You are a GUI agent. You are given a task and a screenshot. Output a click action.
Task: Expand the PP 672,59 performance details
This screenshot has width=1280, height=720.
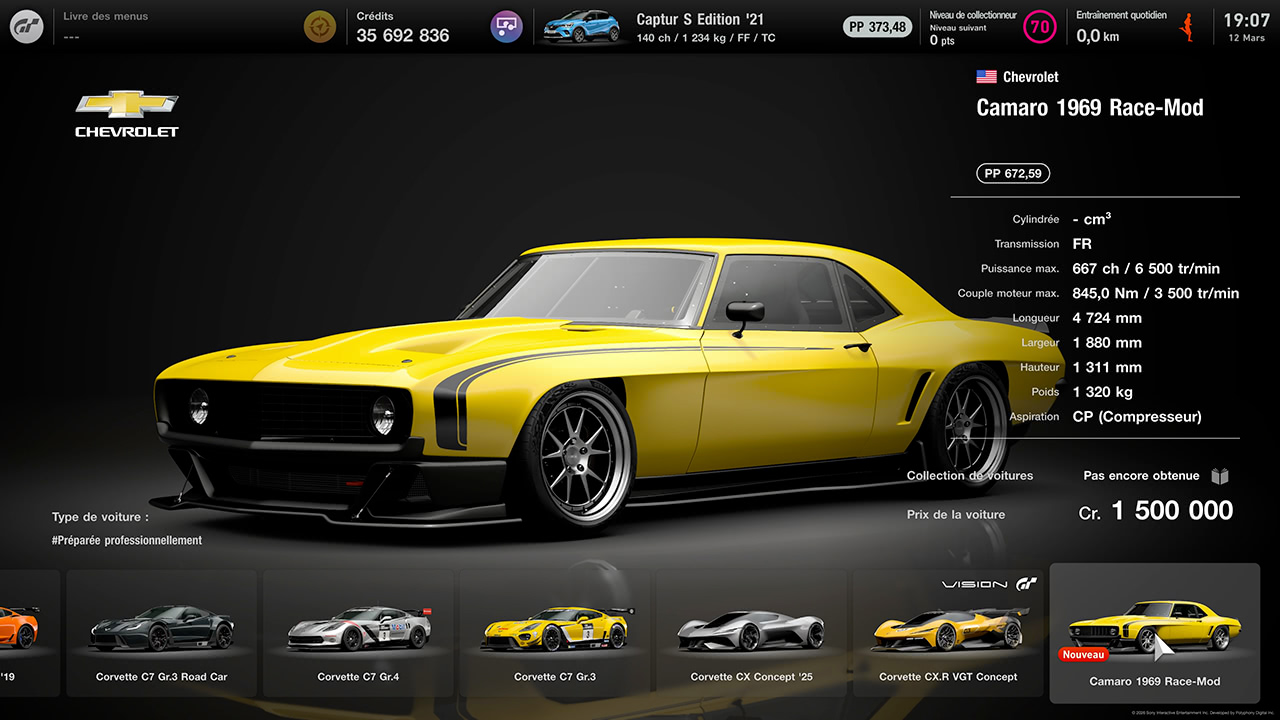(x=1012, y=173)
